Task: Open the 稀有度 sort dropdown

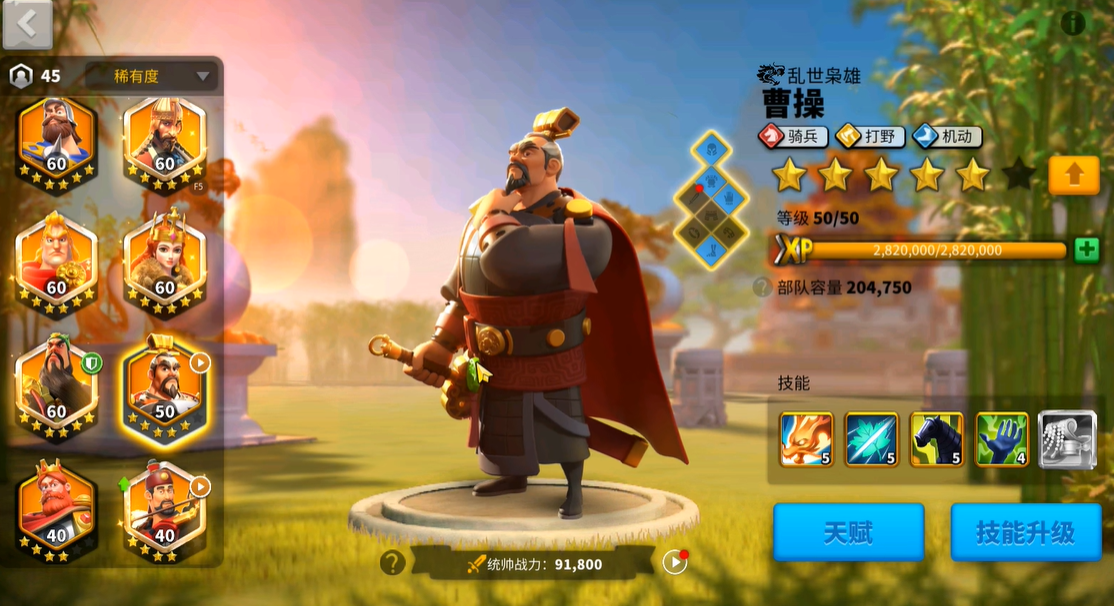Action: (151, 76)
